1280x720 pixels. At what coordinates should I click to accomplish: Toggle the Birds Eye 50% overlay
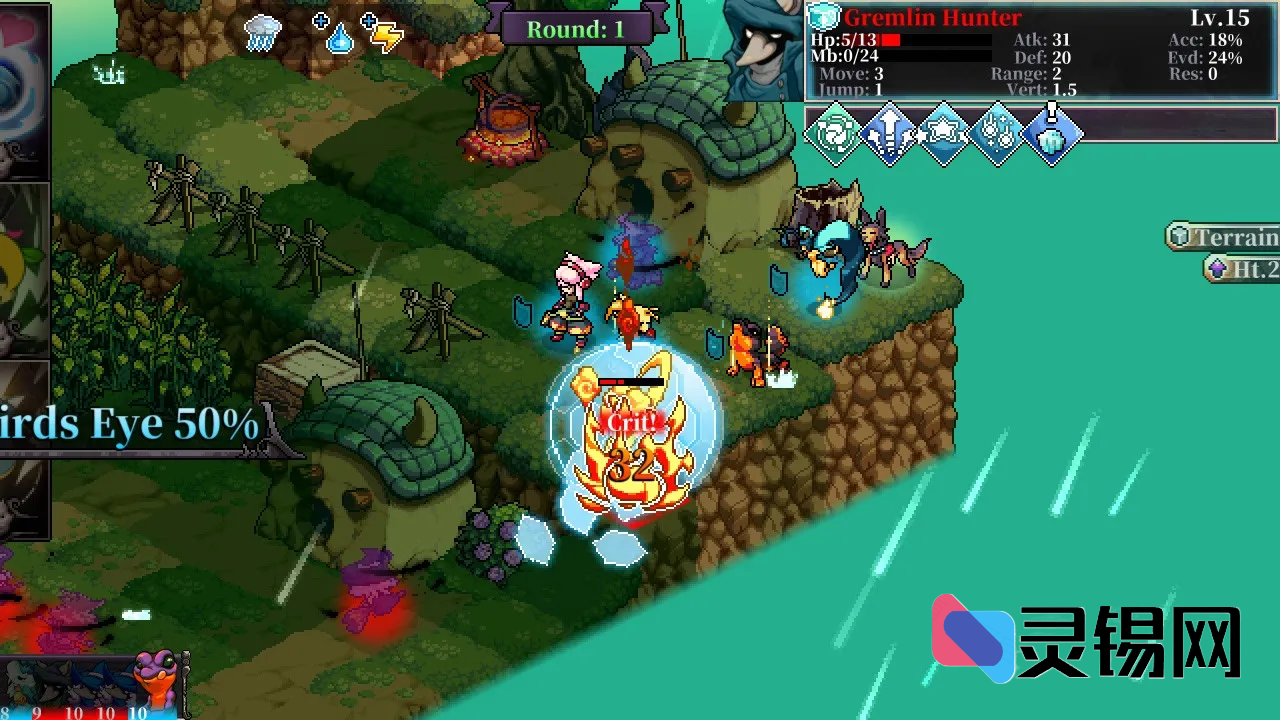click(x=120, y=422)
